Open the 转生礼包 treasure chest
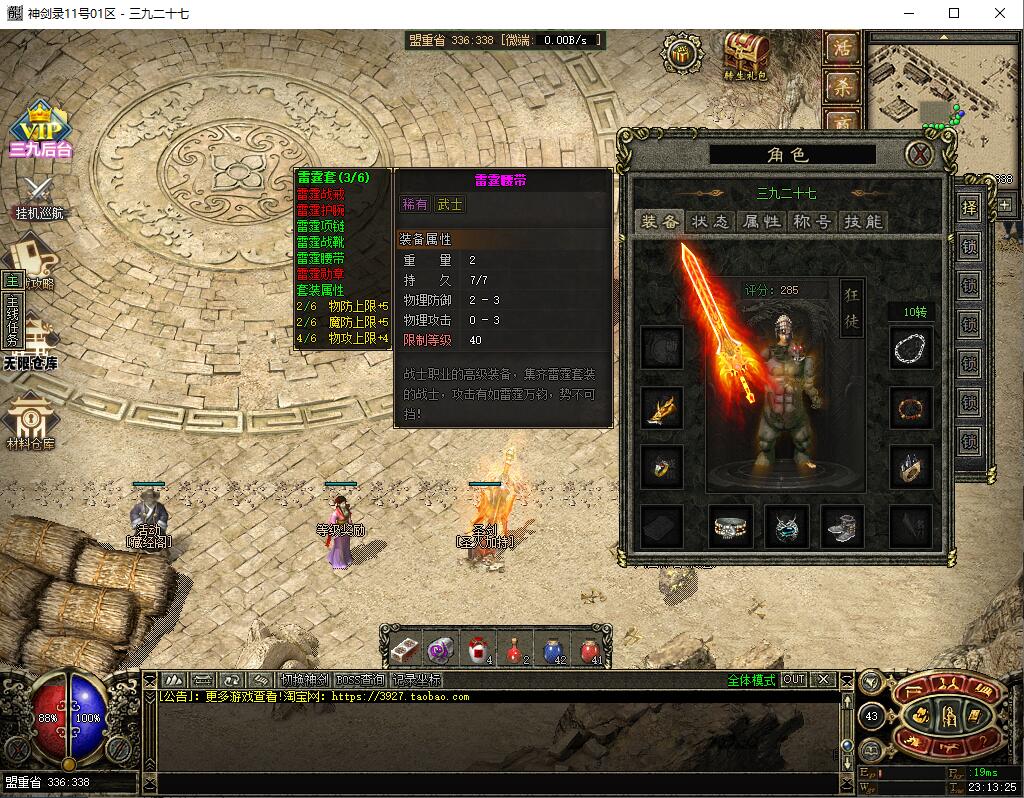This screenshot has height=798, width=1024. [x=745, y=55]
